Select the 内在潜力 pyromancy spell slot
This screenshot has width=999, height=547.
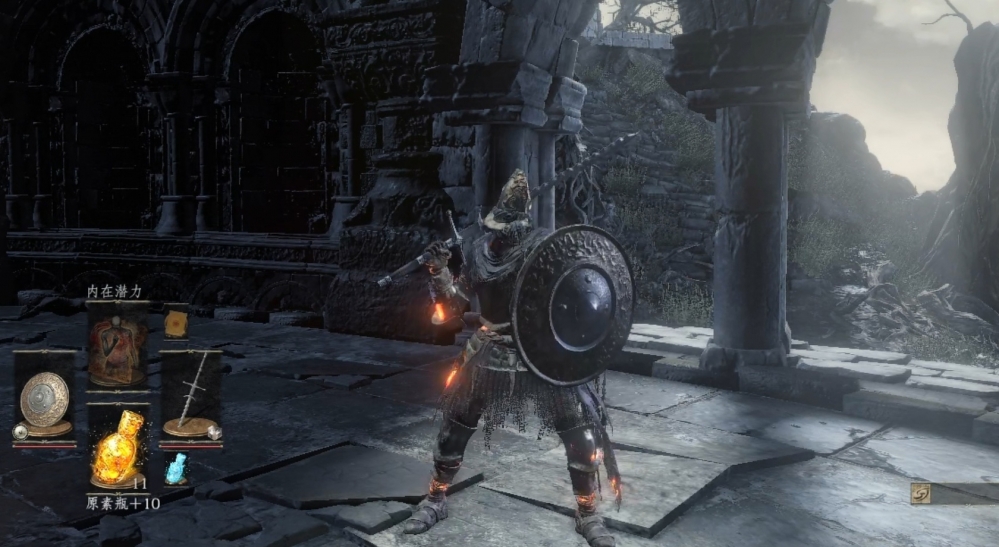(117, 345)
